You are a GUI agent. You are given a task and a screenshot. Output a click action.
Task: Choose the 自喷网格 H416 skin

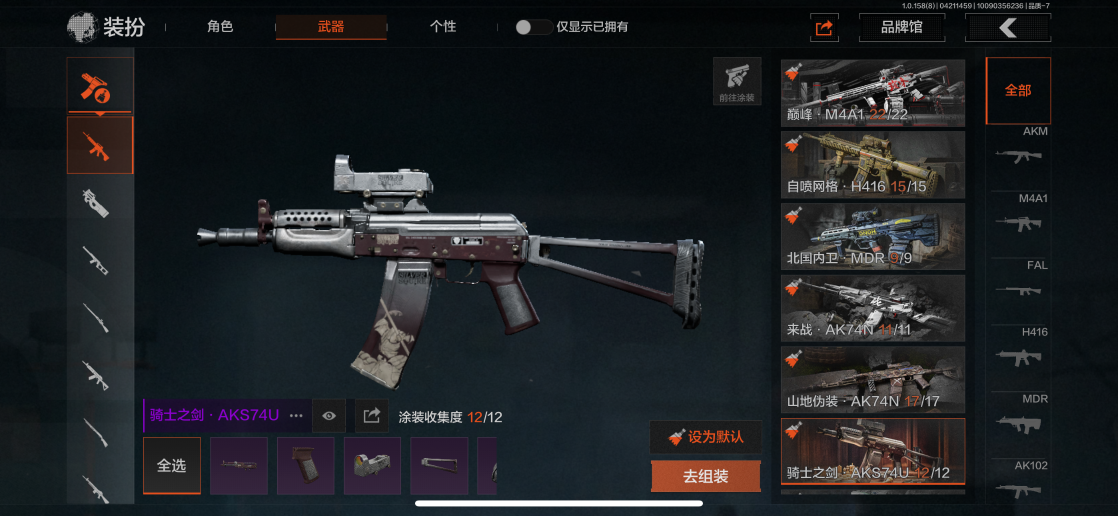(x=873, y=164)
